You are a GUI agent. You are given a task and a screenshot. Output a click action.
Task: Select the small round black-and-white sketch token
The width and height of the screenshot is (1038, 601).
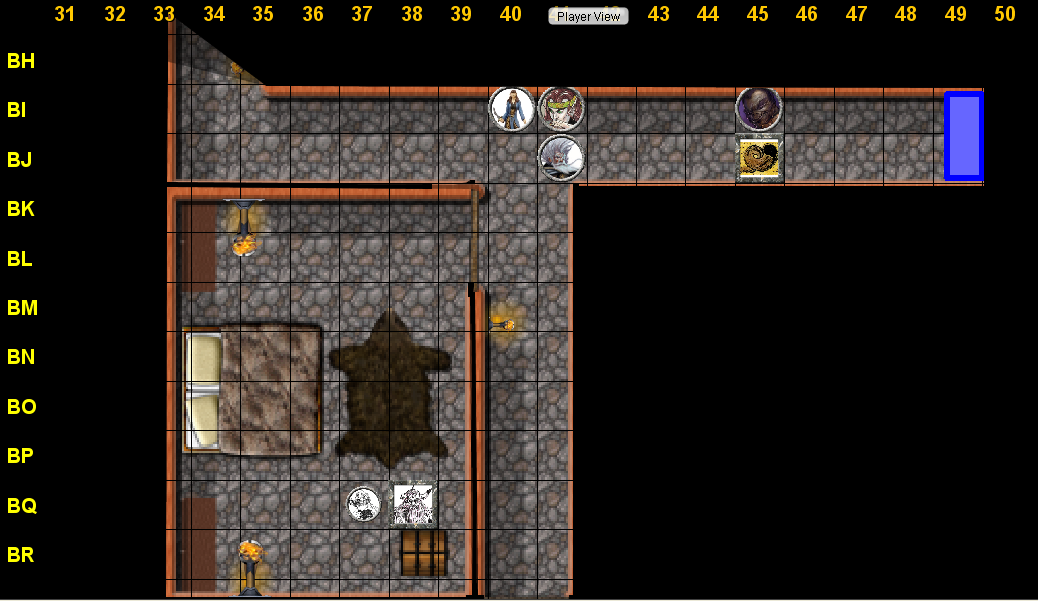(363, 505)
